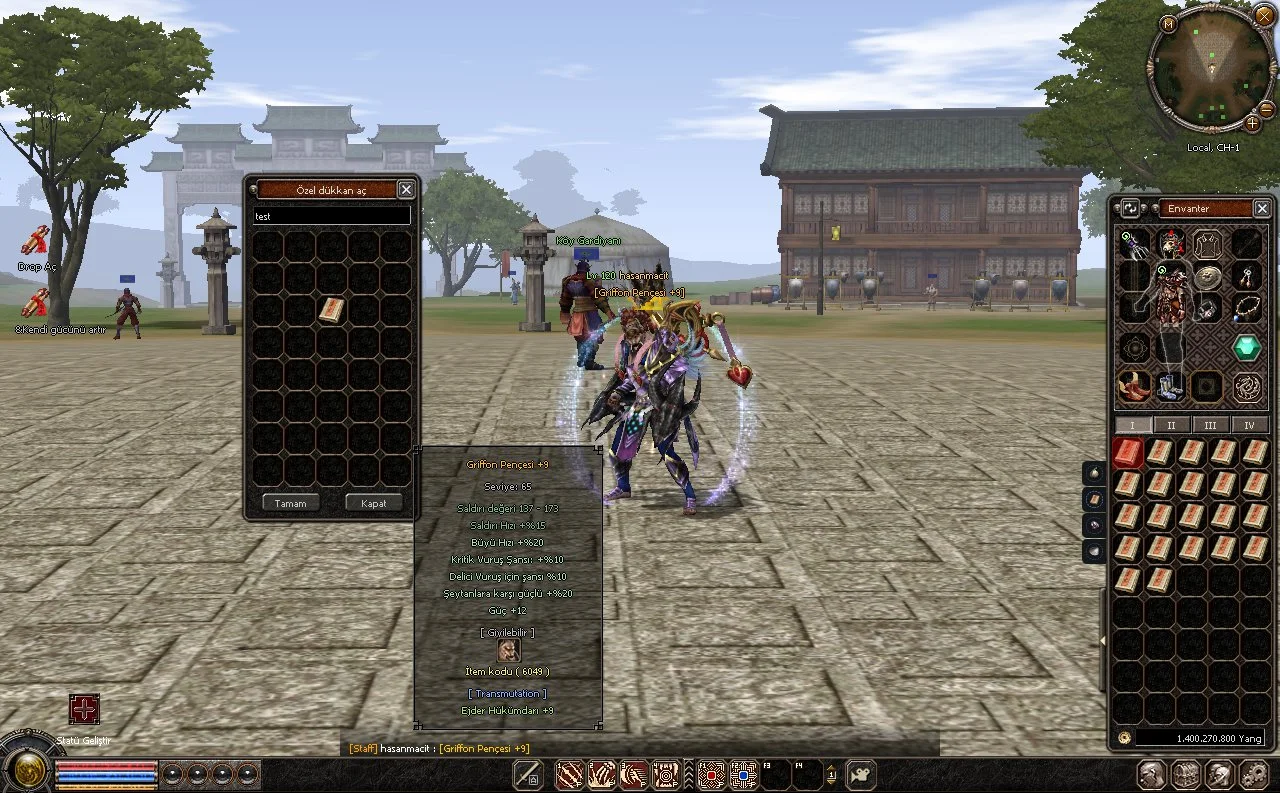The image size is (1280, 793).
Task: Click the Statü Geliştir red cross icon
Action: pyautogui.click(x=84, y=709)
